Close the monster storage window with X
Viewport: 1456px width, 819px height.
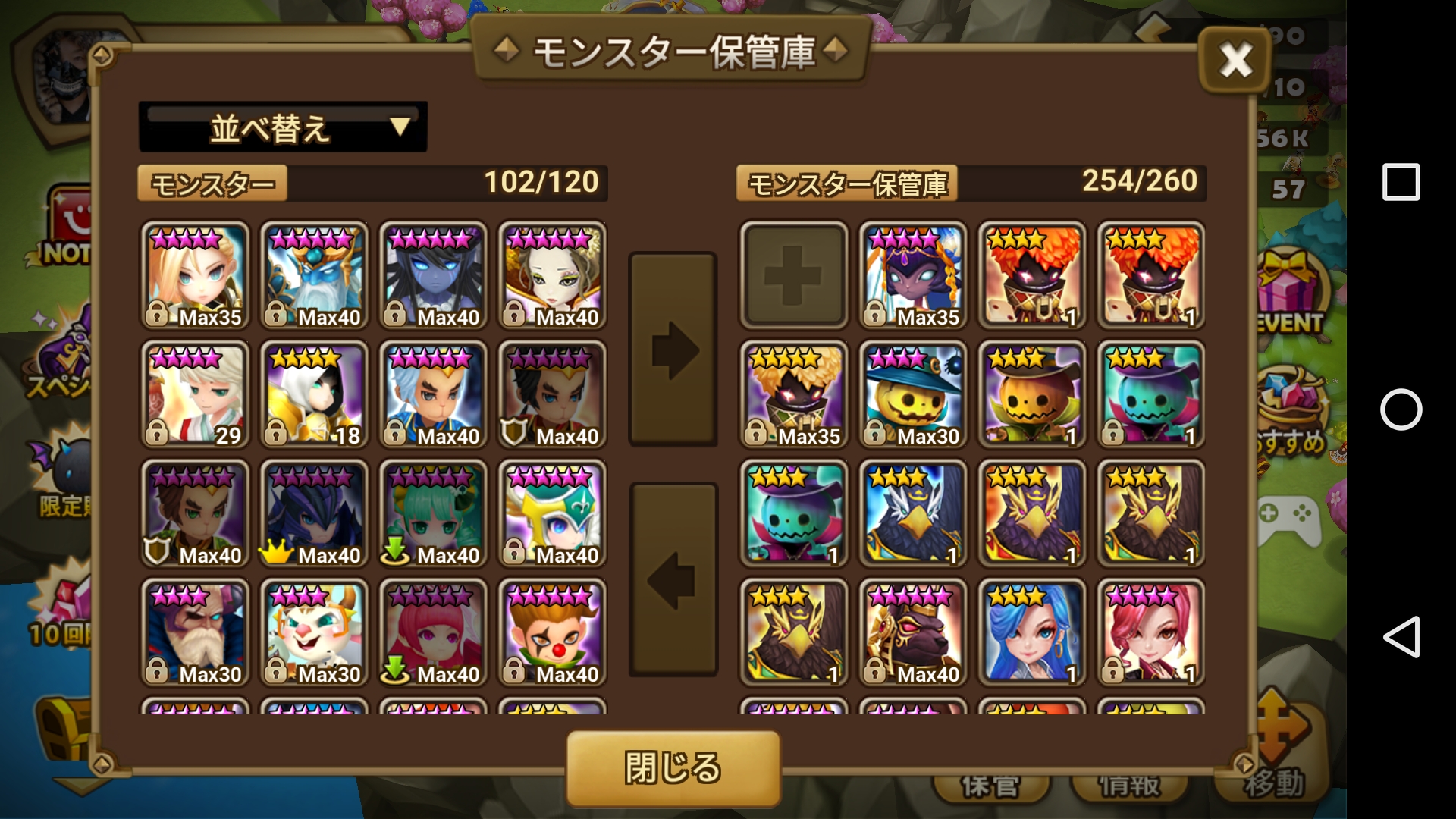pos(1235,60)
